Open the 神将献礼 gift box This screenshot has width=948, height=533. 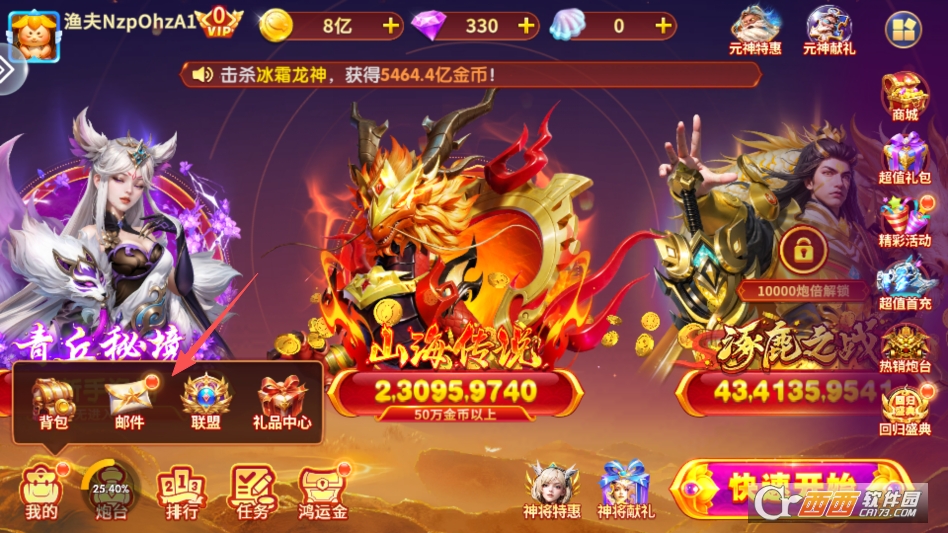(x=624, y=490)
